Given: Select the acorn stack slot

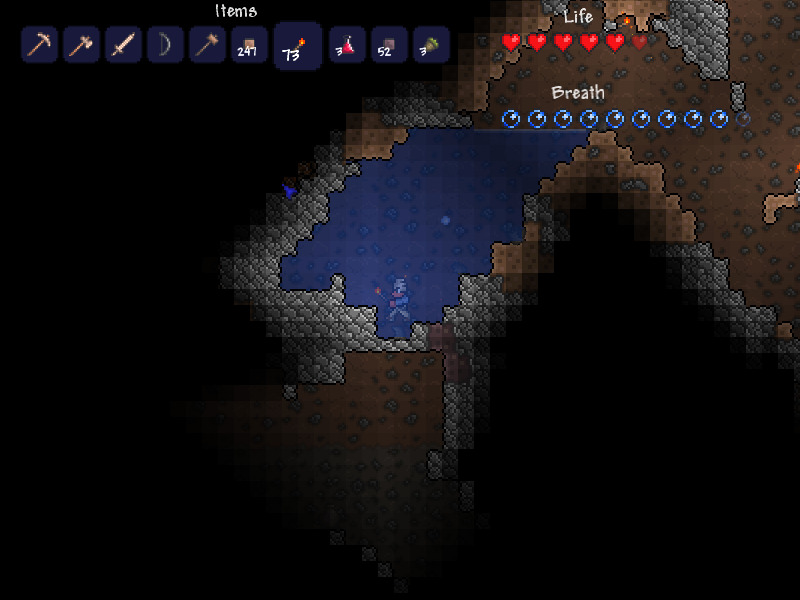Looking at the screenshot, I should (x=431, y=45).
